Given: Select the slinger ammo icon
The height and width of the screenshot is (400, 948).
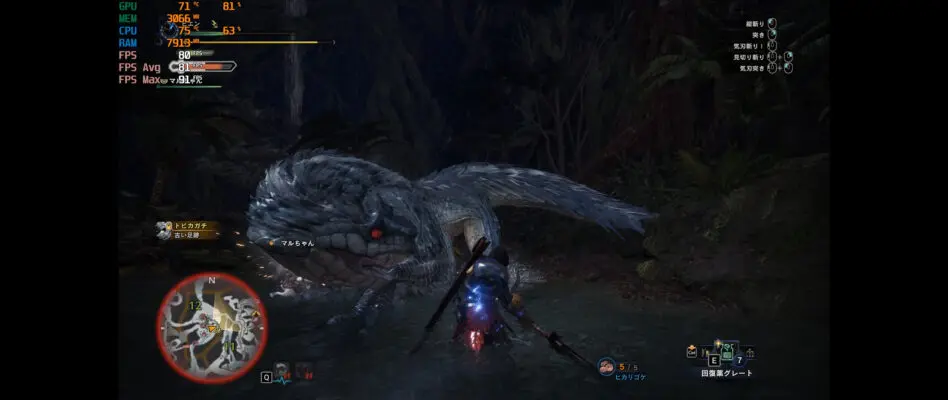Looking at the screenshot, I should tap(604, 367).
